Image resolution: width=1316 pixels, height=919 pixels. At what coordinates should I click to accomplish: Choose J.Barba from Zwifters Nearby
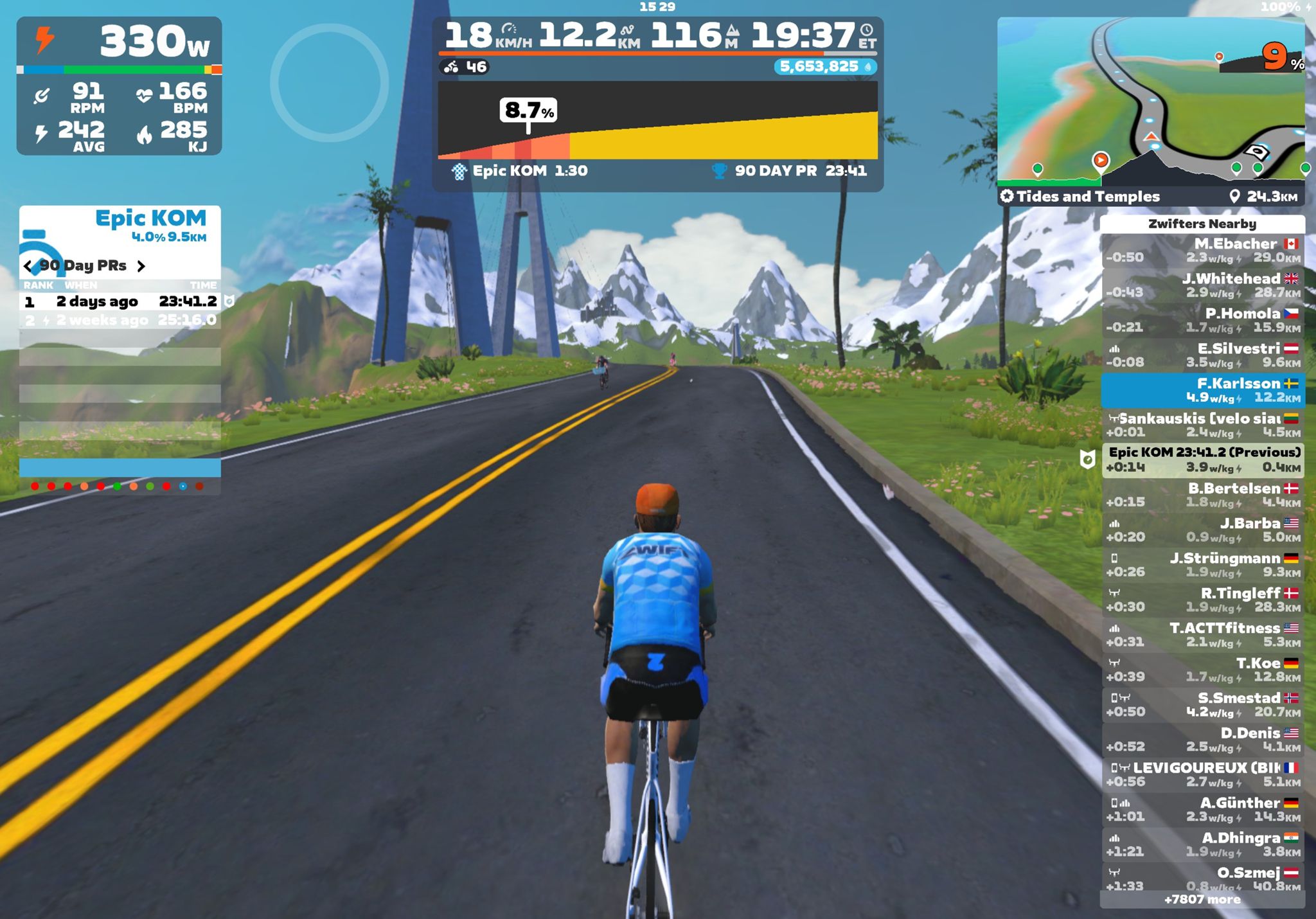click(1202, 530)
